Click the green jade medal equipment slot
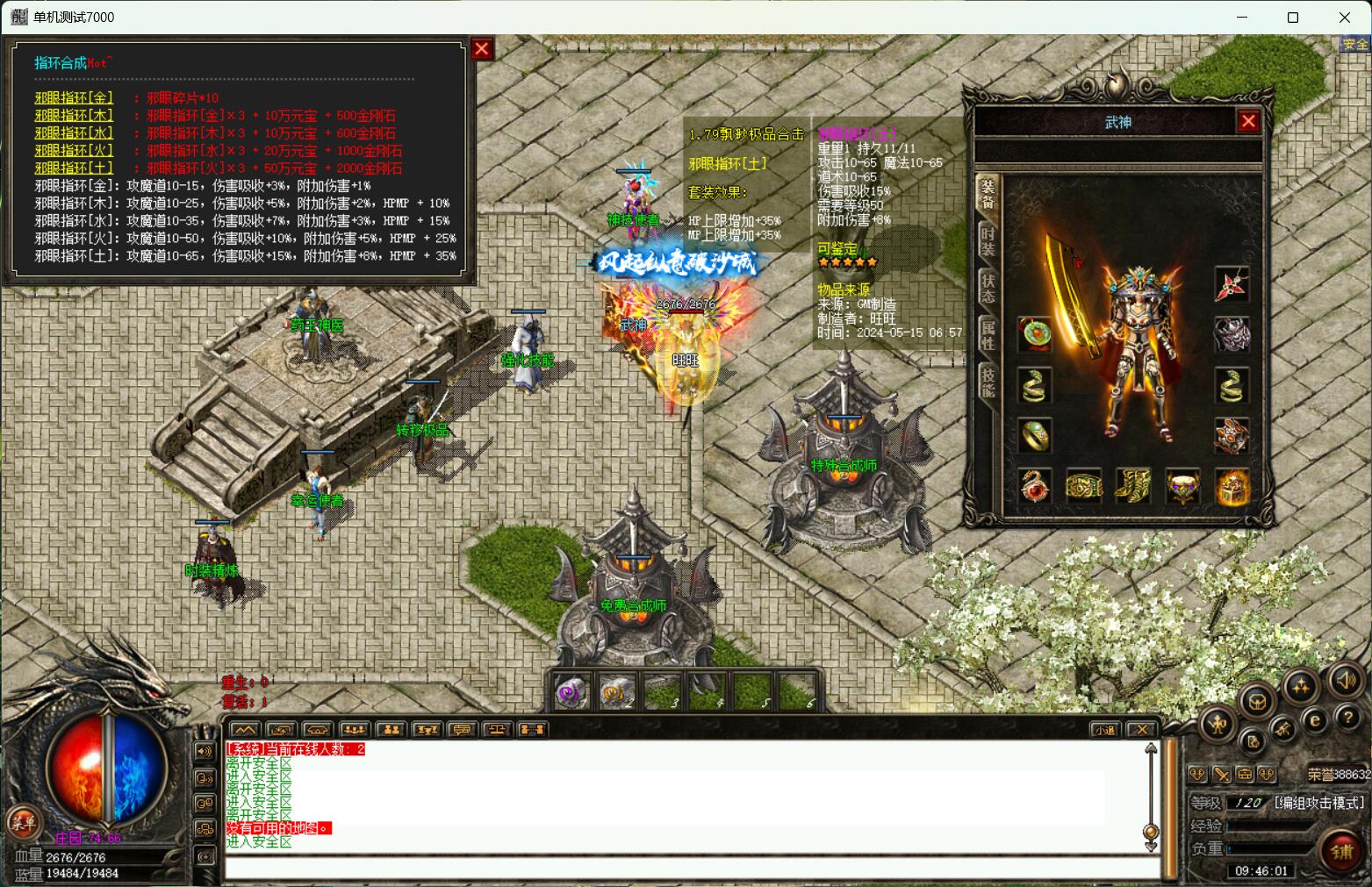This screenshot has height=887, width=1372. (1034, 334)
